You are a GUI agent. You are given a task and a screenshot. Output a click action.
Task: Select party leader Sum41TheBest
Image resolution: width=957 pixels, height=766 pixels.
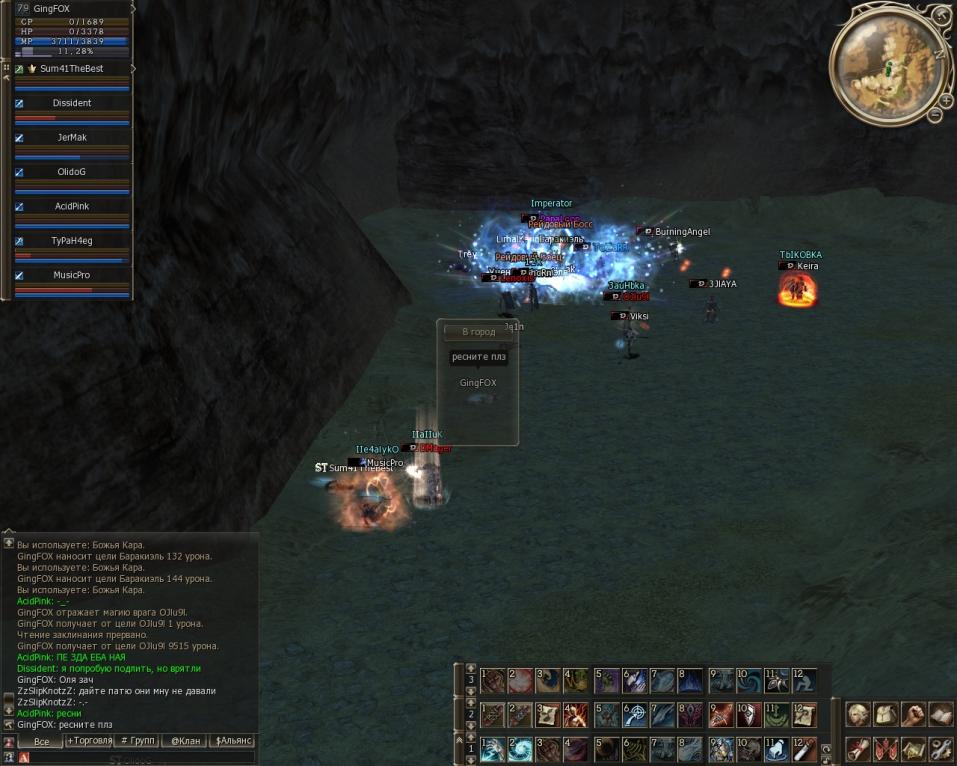point(72,69)
